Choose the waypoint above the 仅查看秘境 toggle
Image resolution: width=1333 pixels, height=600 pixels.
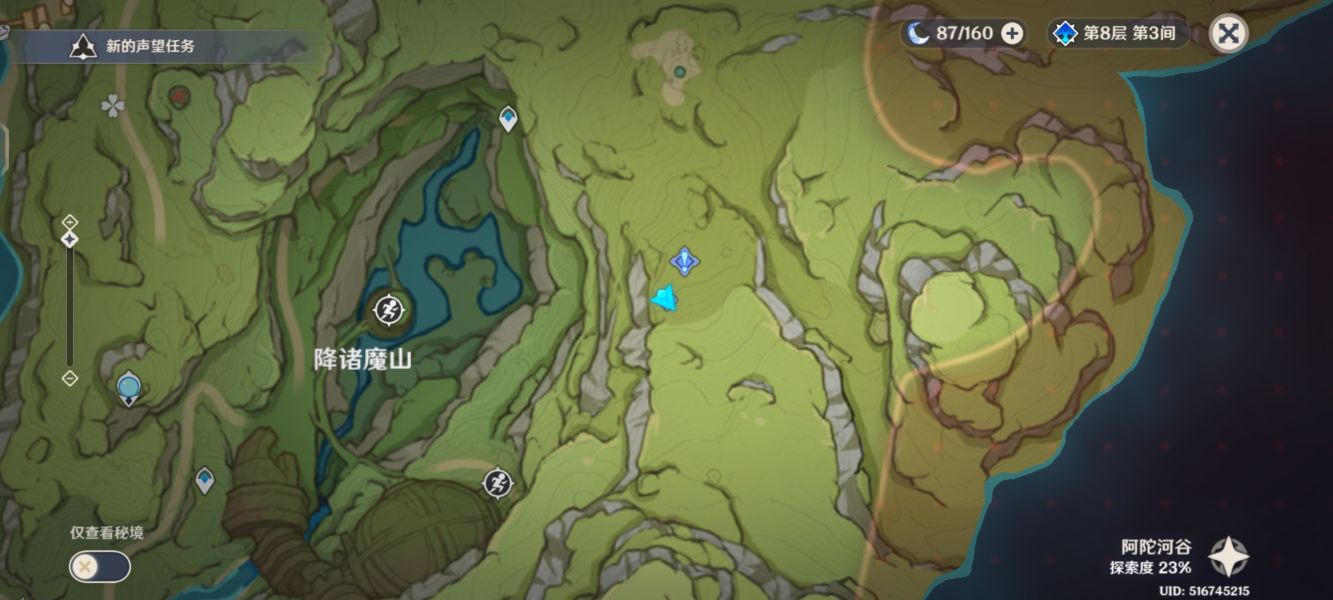pyautogui.click(x=204, y=480)
